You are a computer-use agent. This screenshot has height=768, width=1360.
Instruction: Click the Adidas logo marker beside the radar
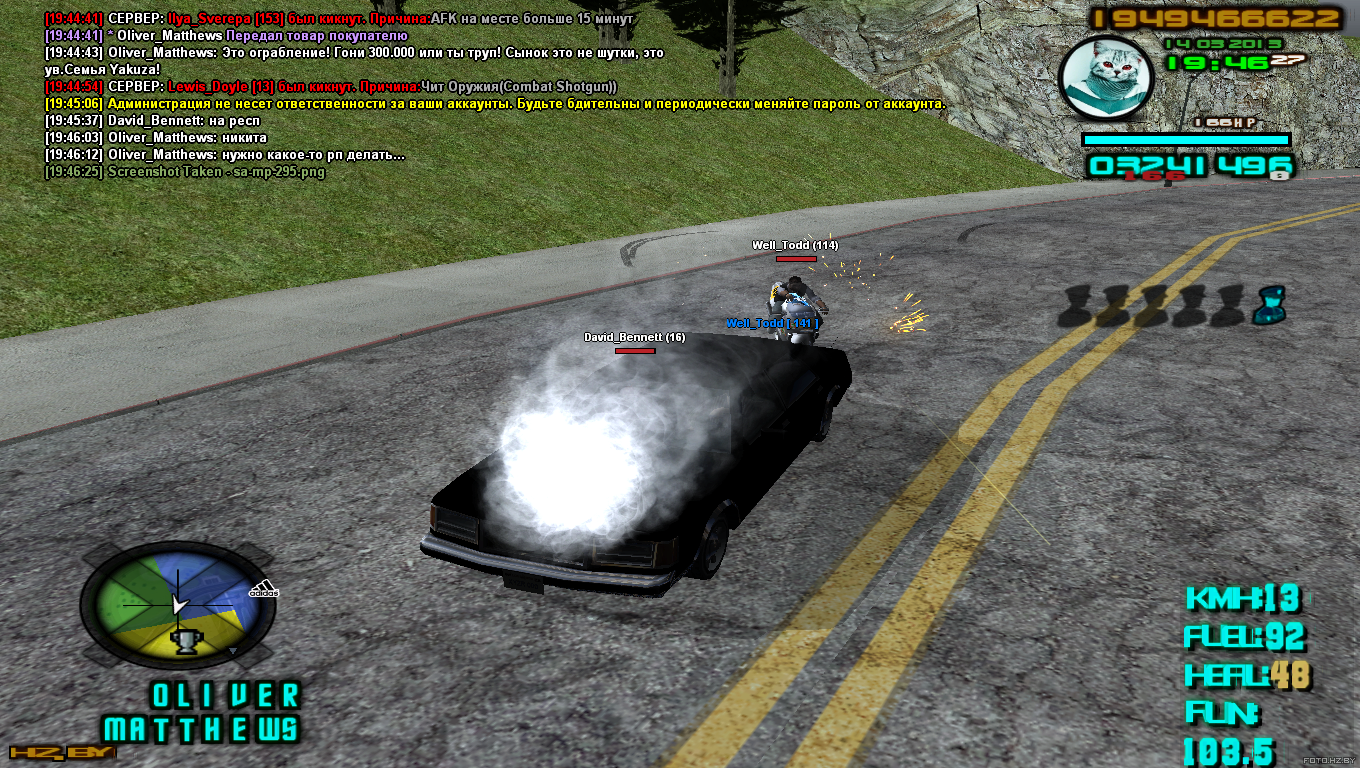264,590
